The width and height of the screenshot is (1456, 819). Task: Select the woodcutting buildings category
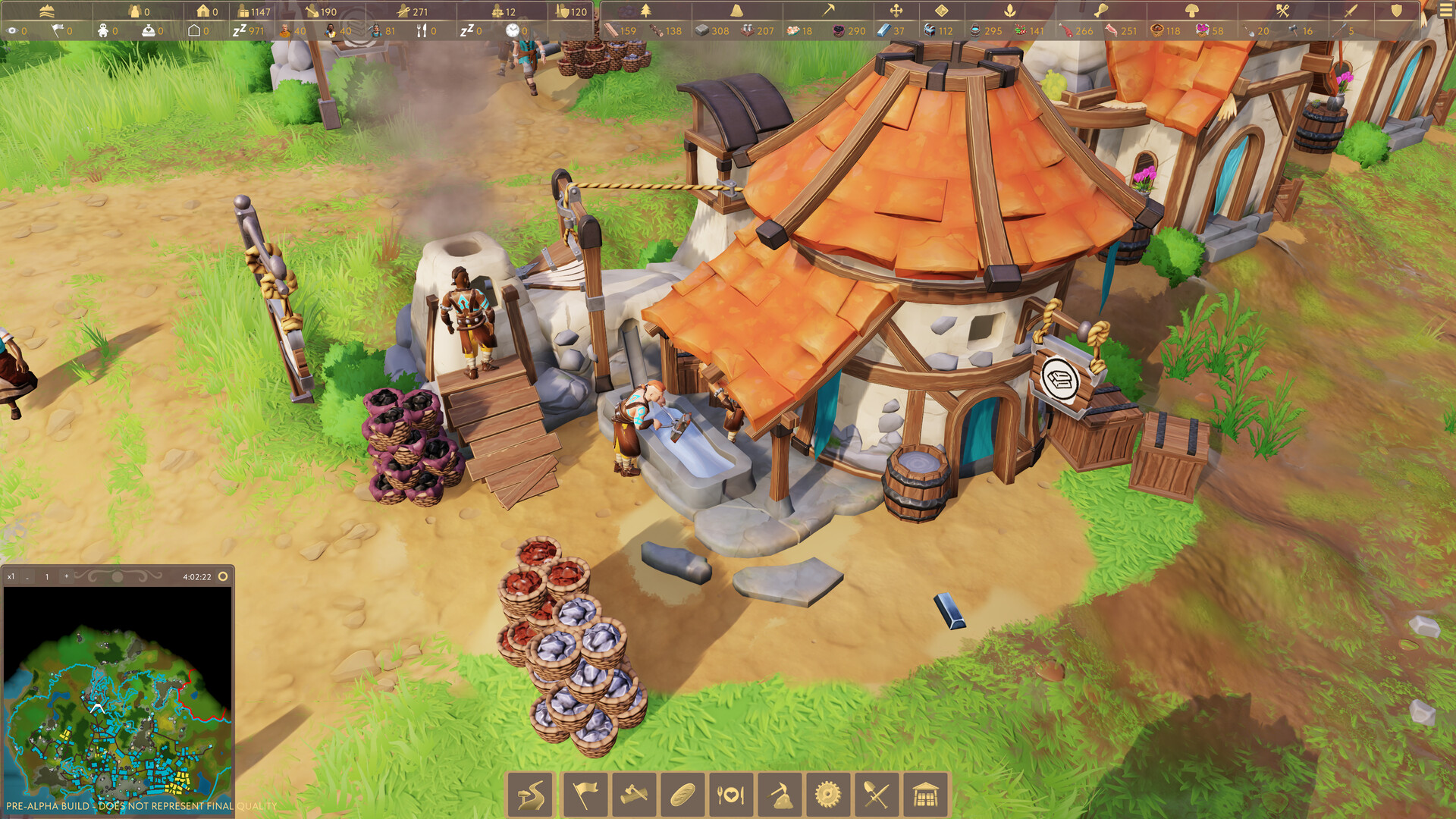pyautogui.click(x=630, y=794)
